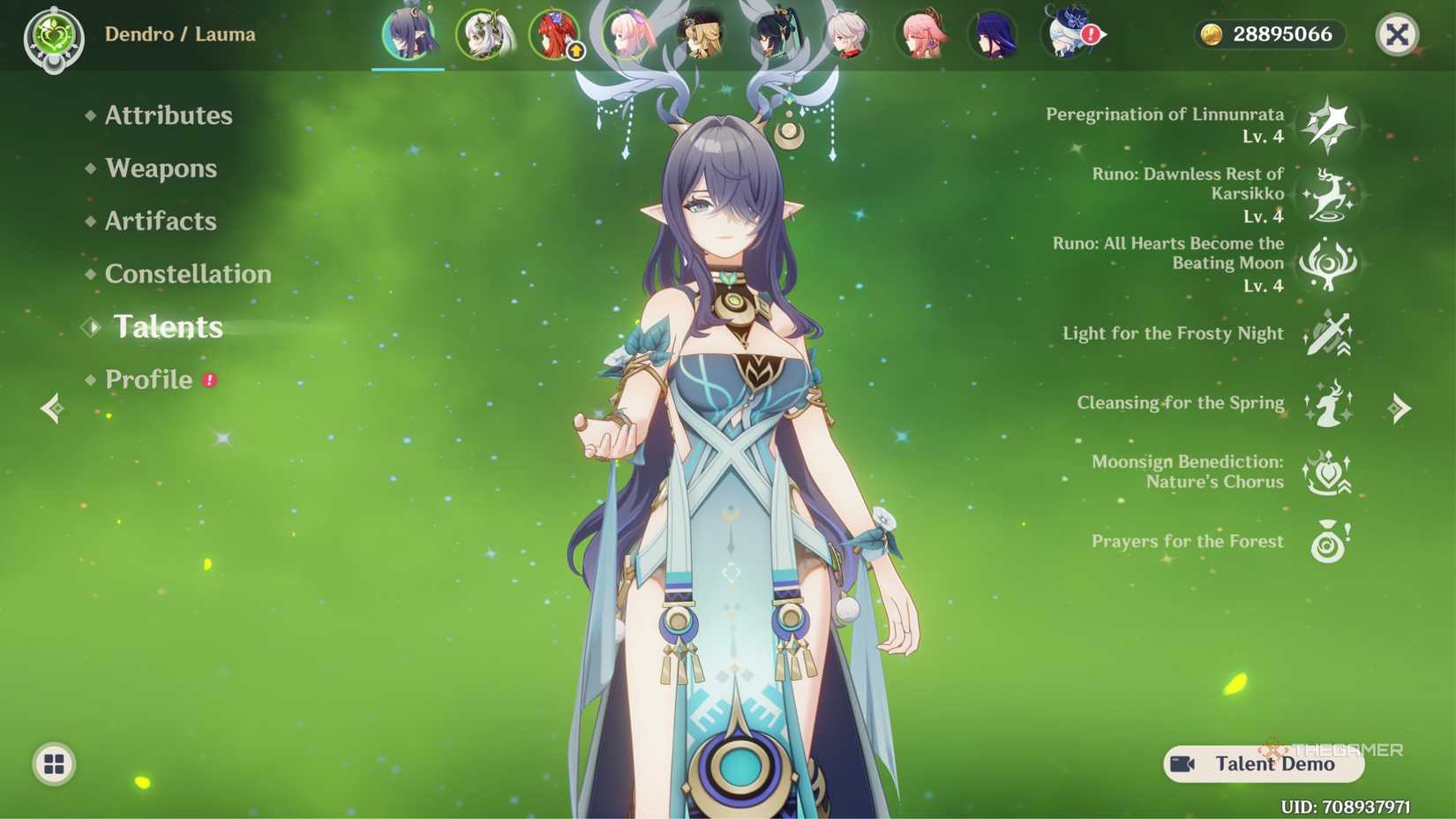
Task: Switch to the Weapons section
Action: 161,168
